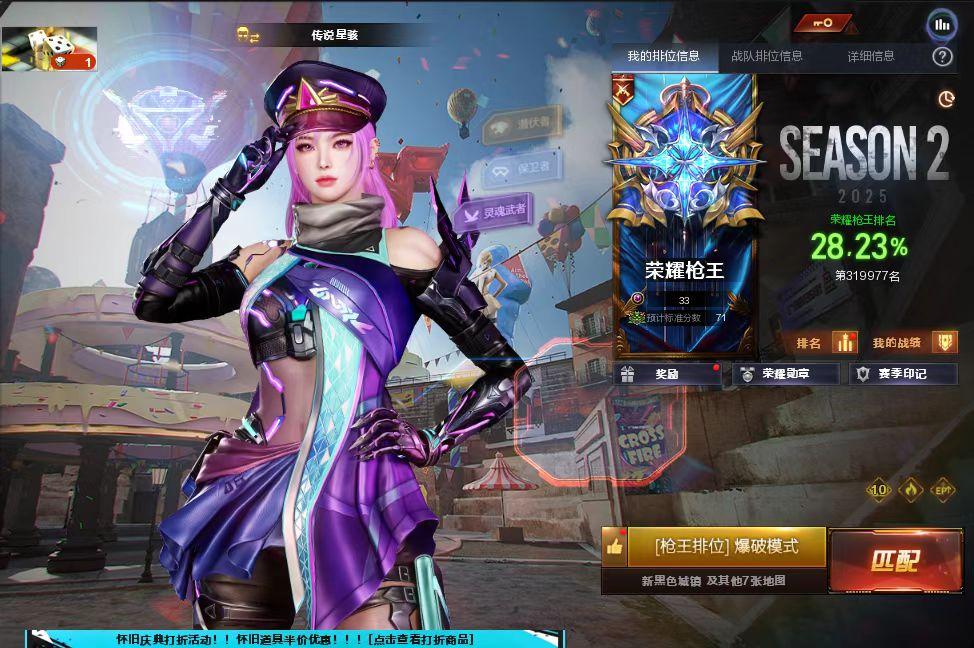Open the bar chart statistics icon

point(941,24)
